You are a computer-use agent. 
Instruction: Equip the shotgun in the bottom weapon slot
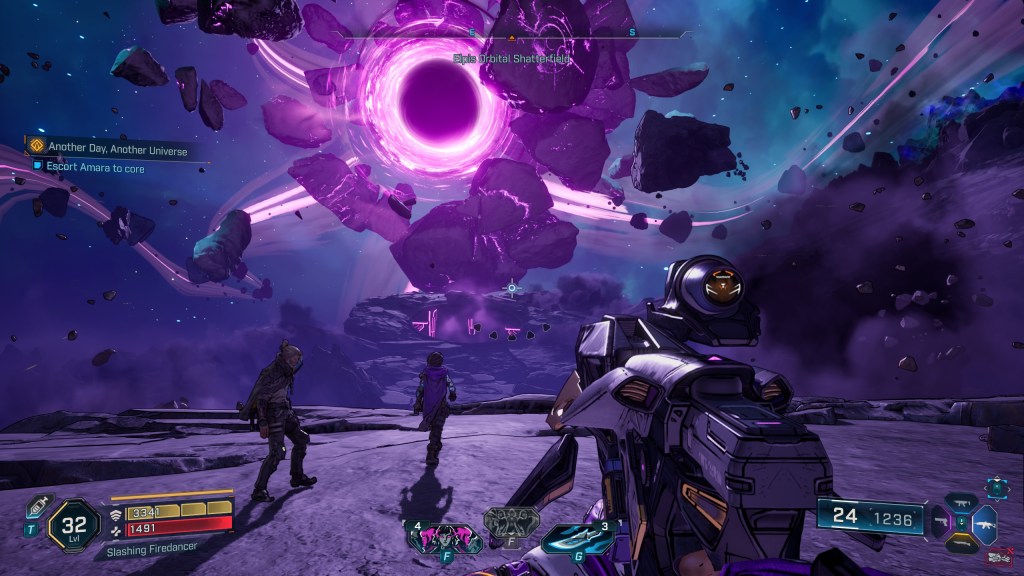point(963,543)
